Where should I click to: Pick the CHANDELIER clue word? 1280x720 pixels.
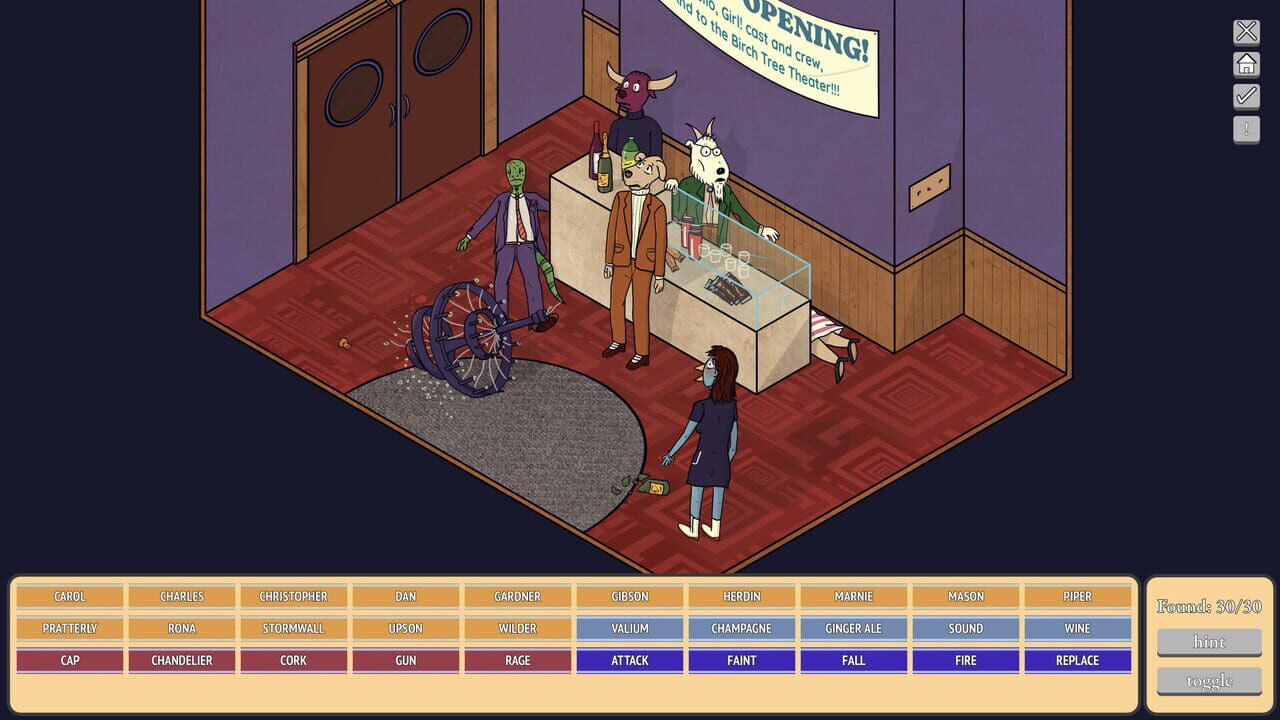point(181,660)
